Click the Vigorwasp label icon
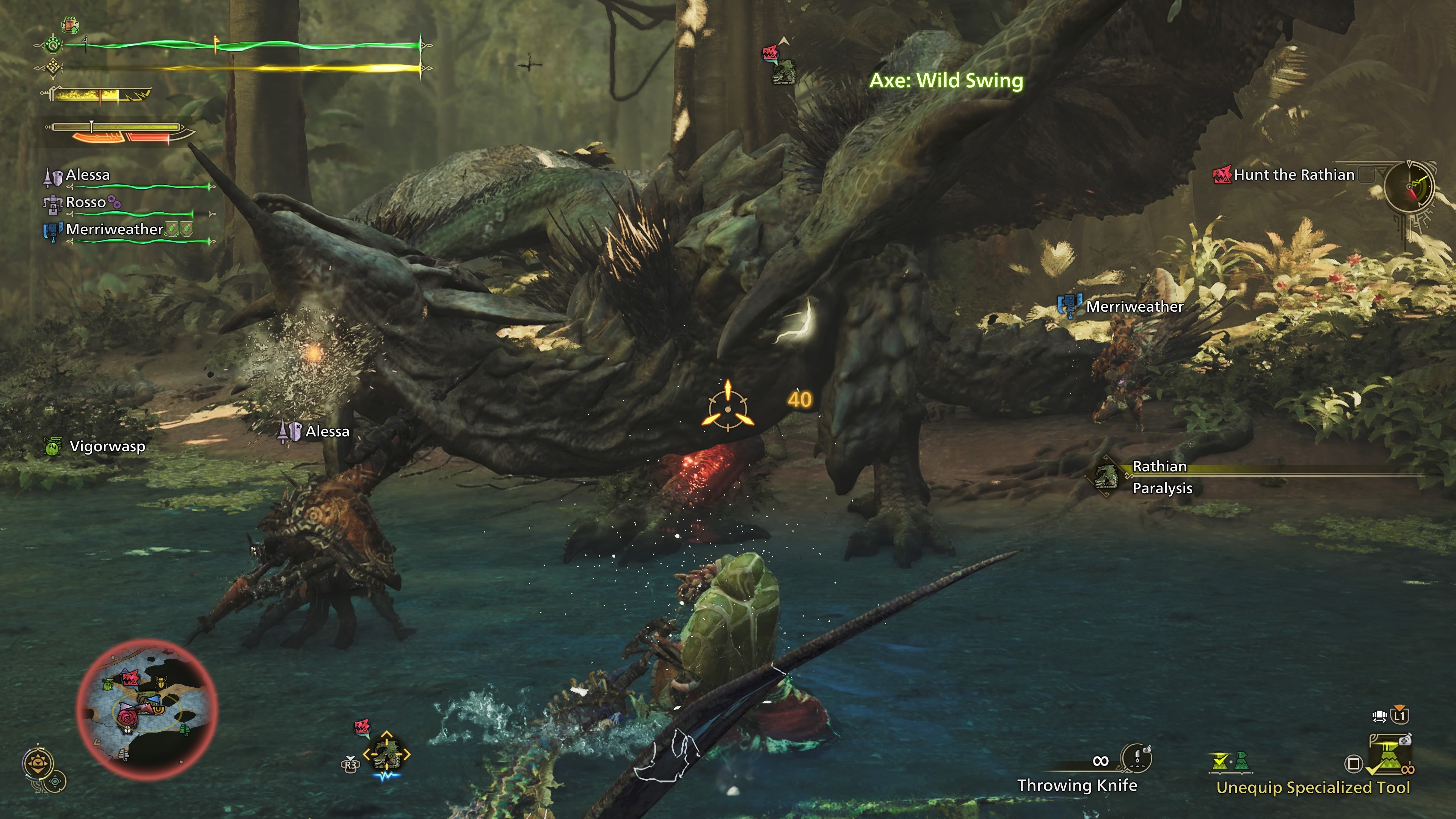The height and width of the screenshot is (819, 1456). [53, 447]
